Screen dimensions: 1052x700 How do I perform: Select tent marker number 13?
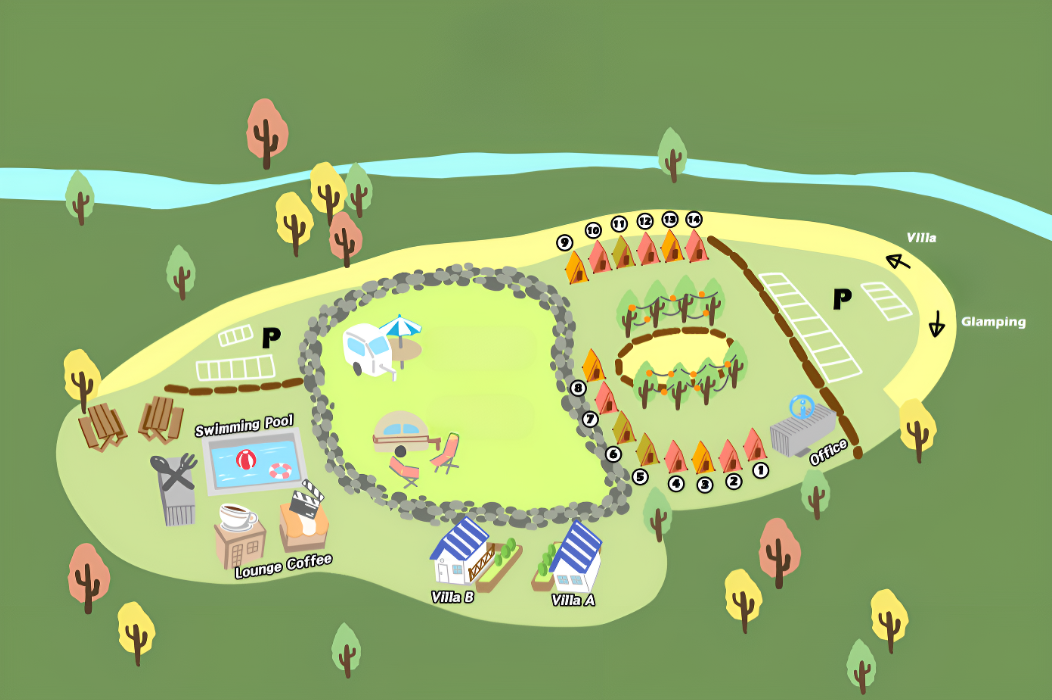click(x=670, y=219)
